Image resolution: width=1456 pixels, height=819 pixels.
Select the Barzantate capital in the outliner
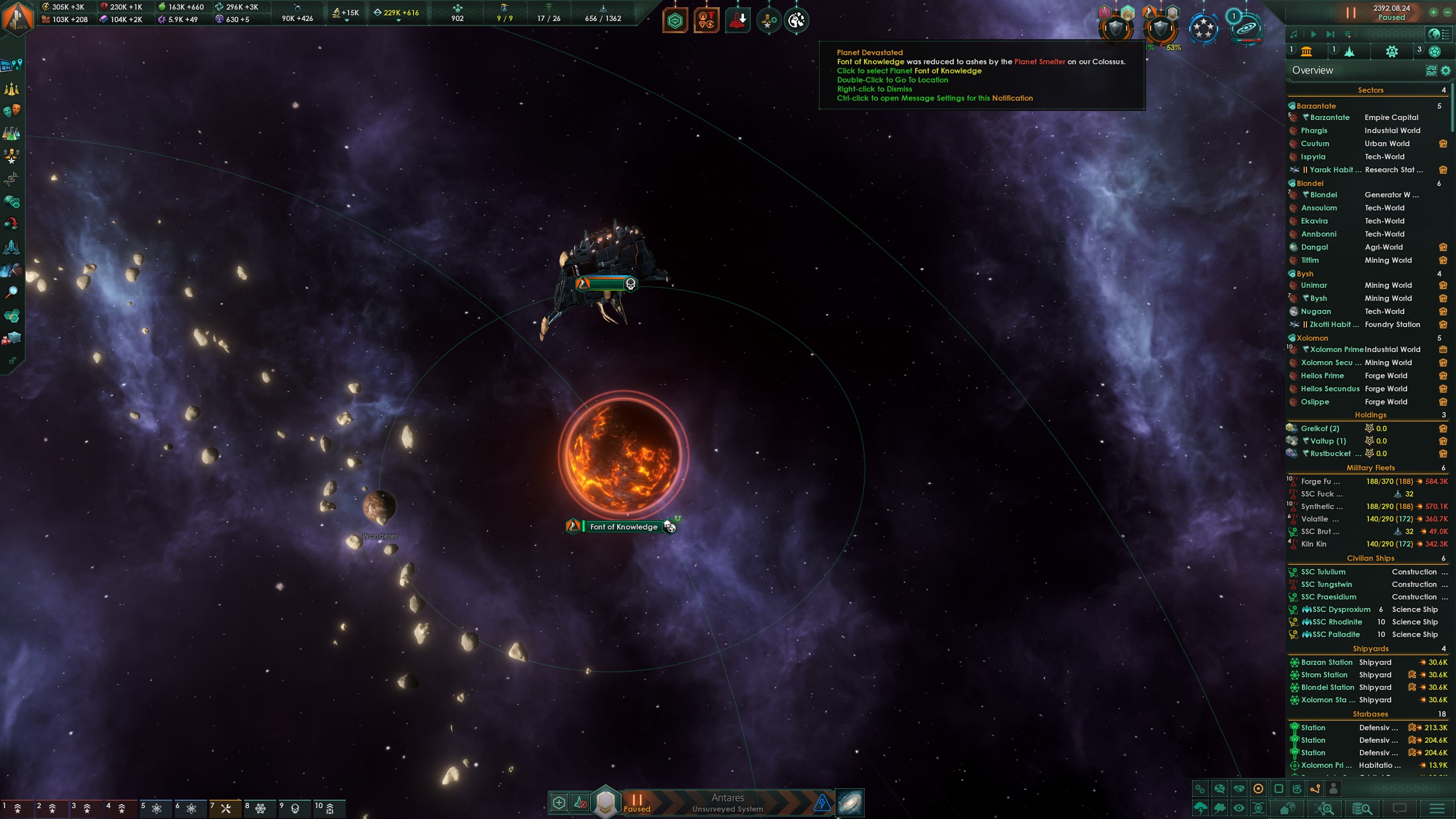coord(1330,118)
